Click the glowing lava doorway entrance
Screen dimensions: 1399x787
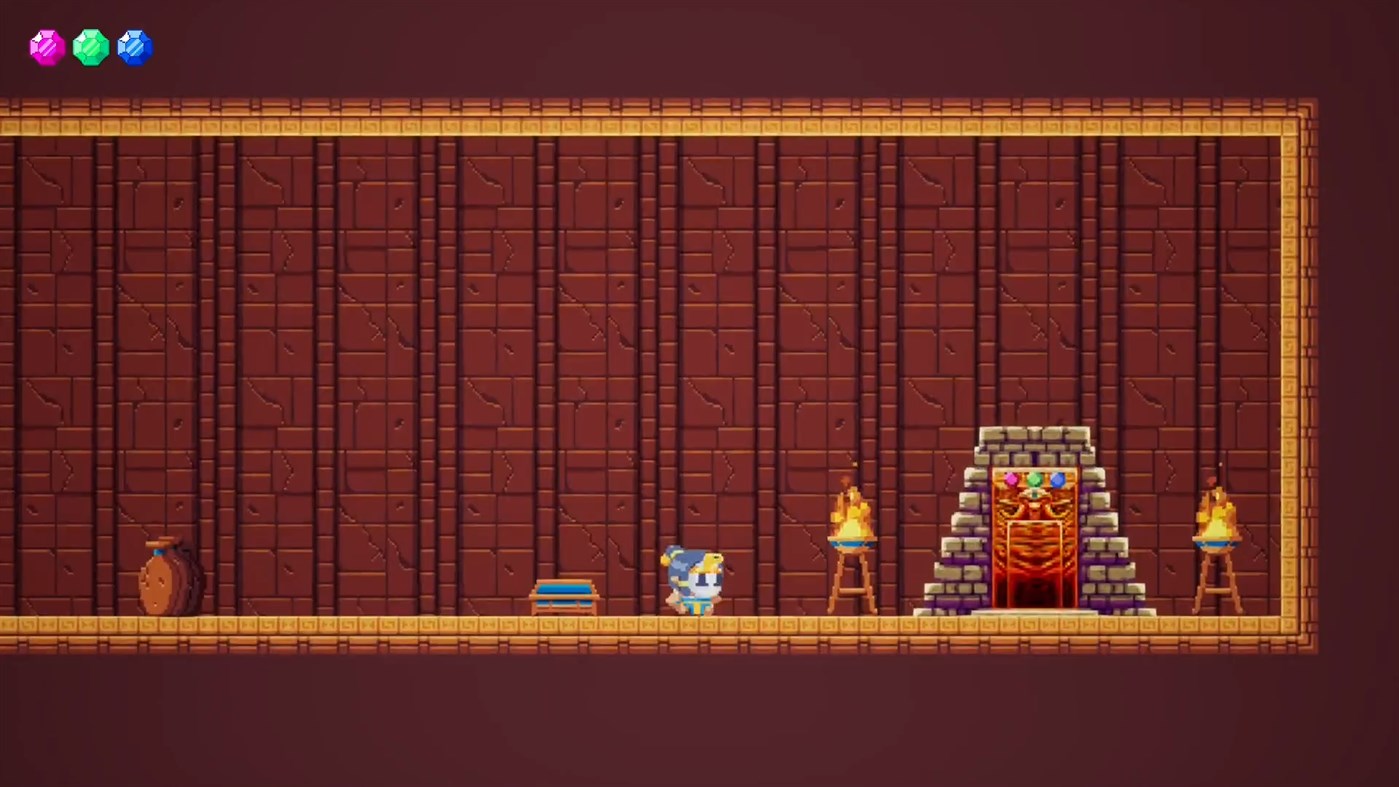[1034, 590]
